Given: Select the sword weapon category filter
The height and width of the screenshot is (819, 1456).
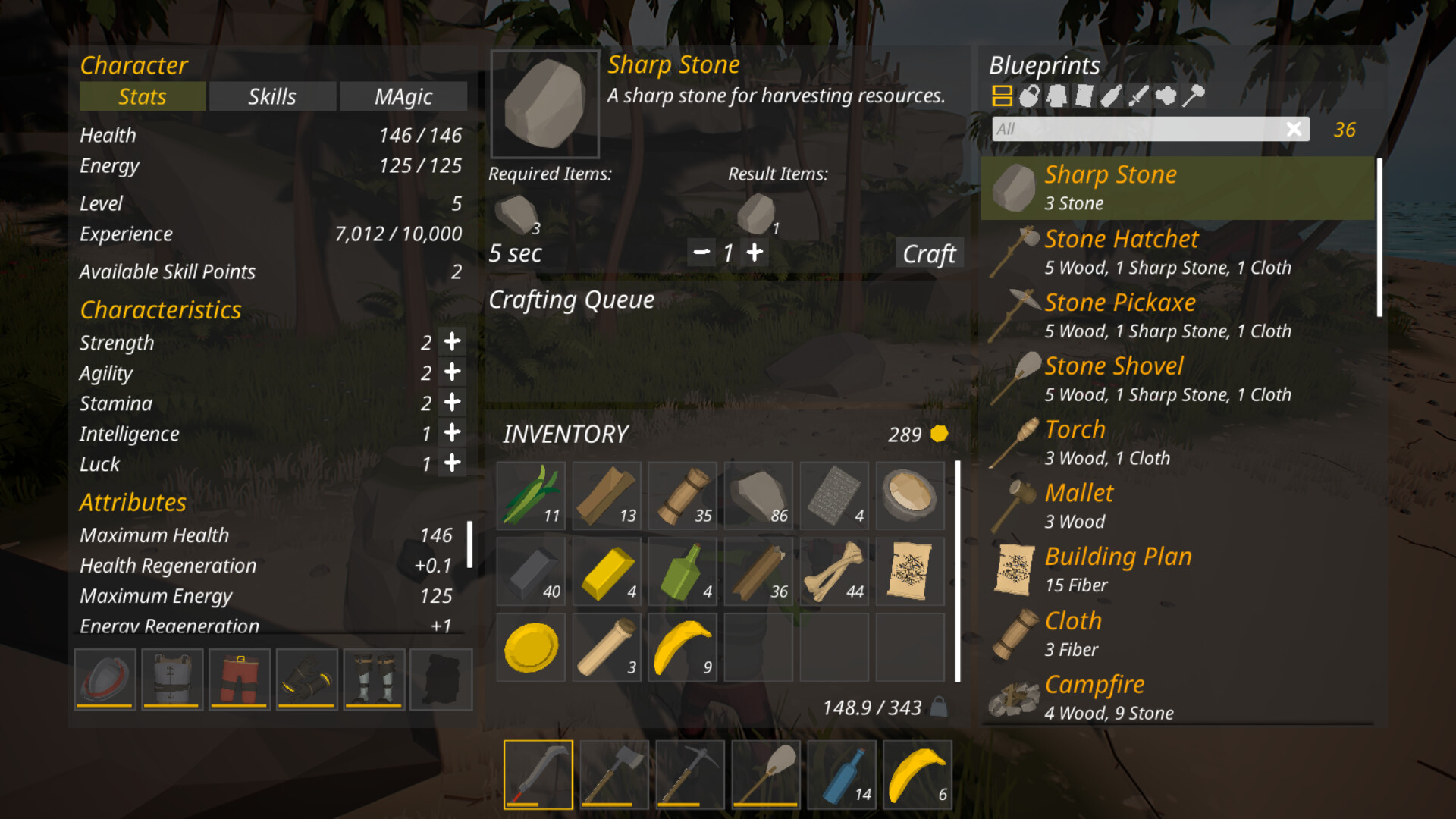Looking at the screenshot, I should [1137, 96].
